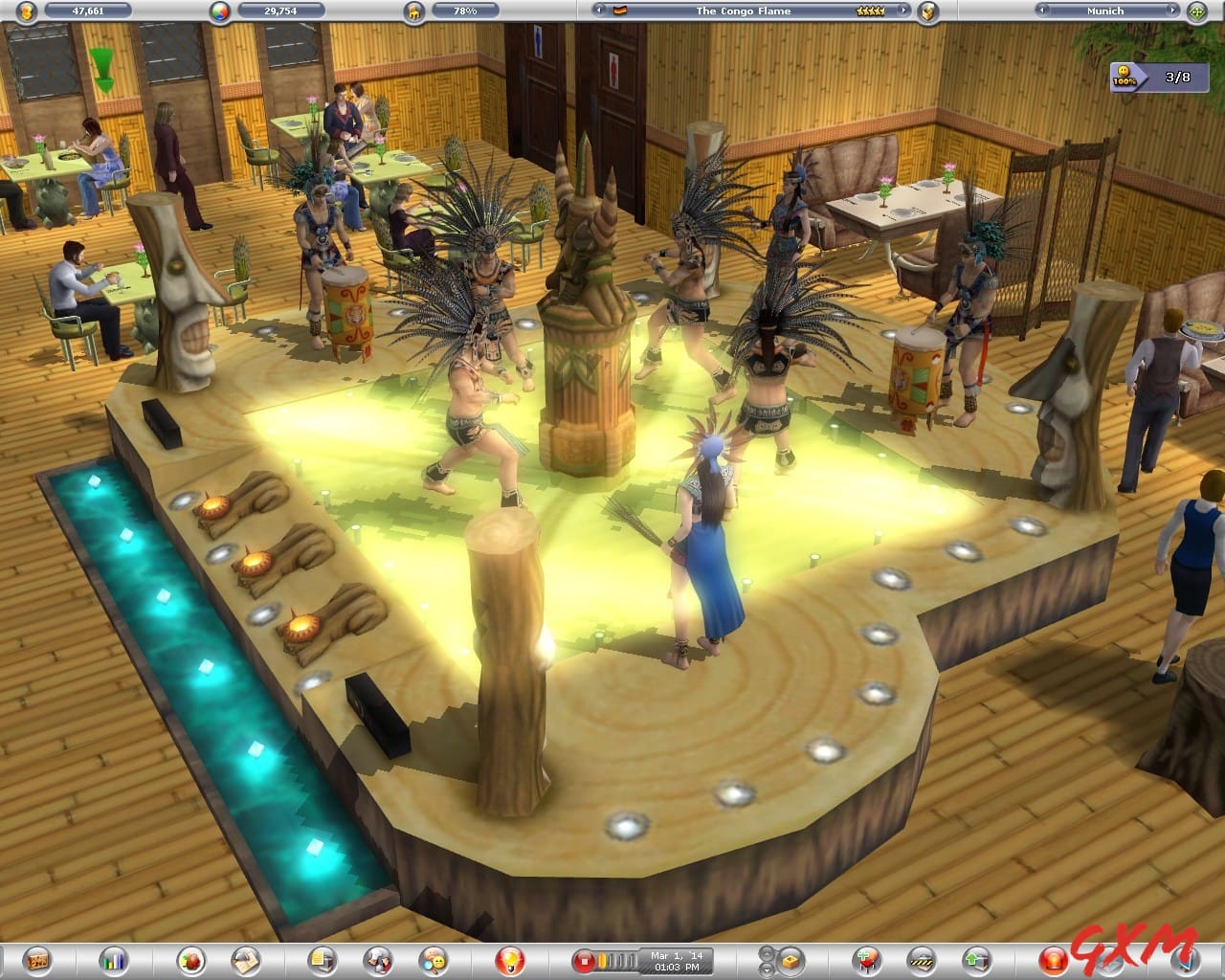Click the 78% popularity meter
This screenshot has width=1225, height=980.
pyautogui.click(x=464, y=11)
